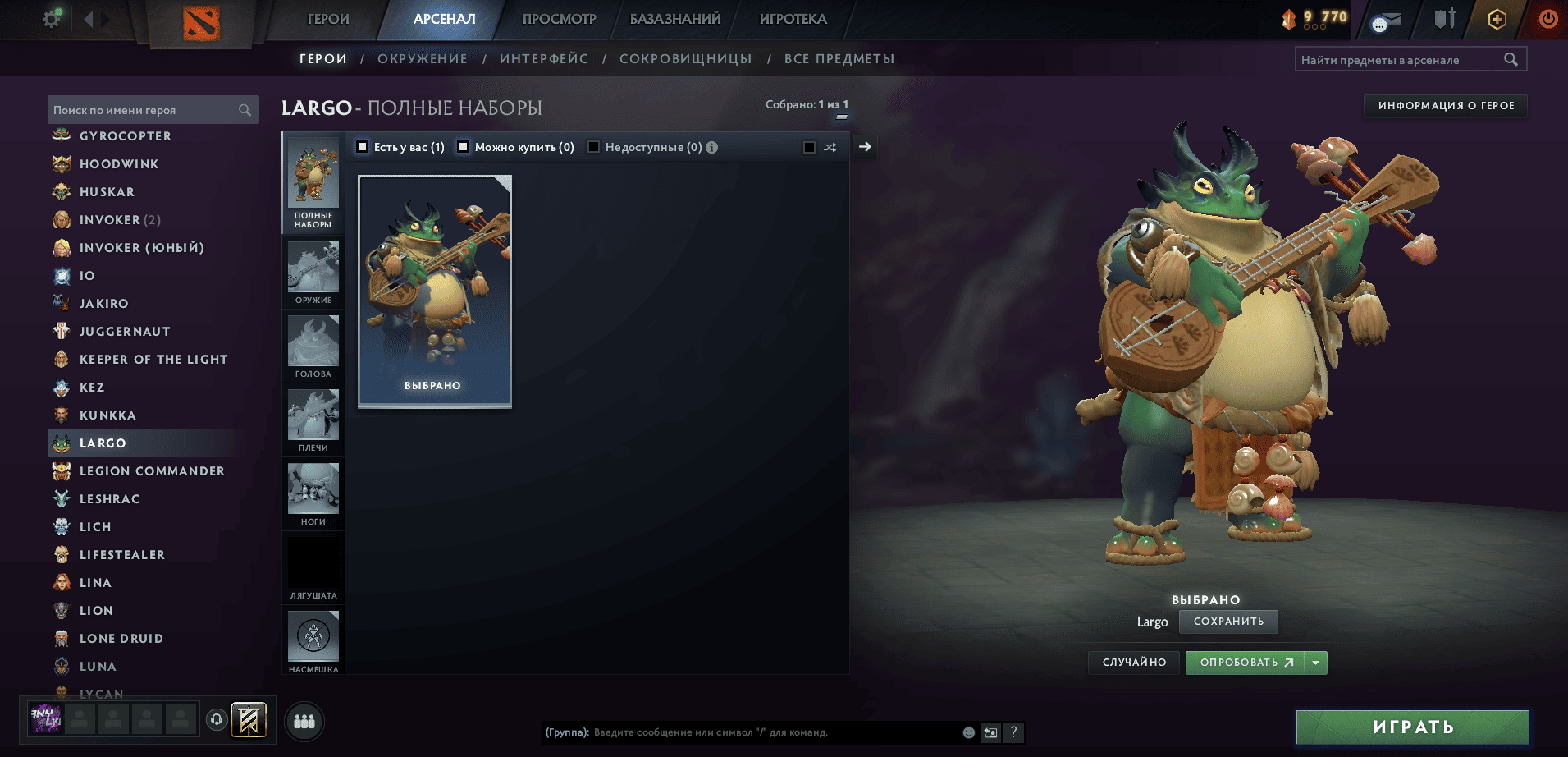
Task: Toggle the Есть у вас filter checkbox
Action: [x=363, y=147]
